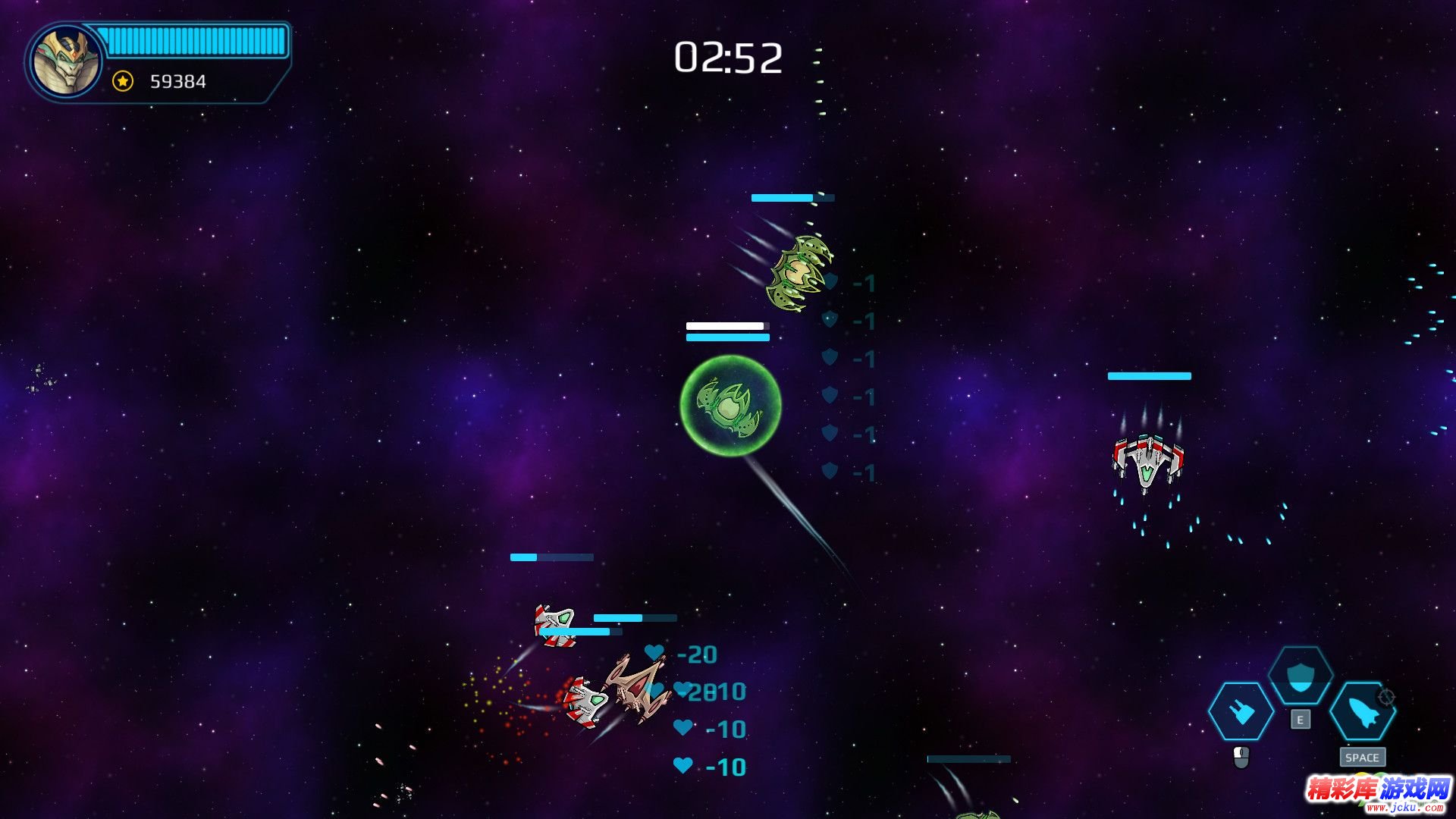1456x819 pixels.
Task: Activate the shield ability hexagon
Action: click(1301, 676)
